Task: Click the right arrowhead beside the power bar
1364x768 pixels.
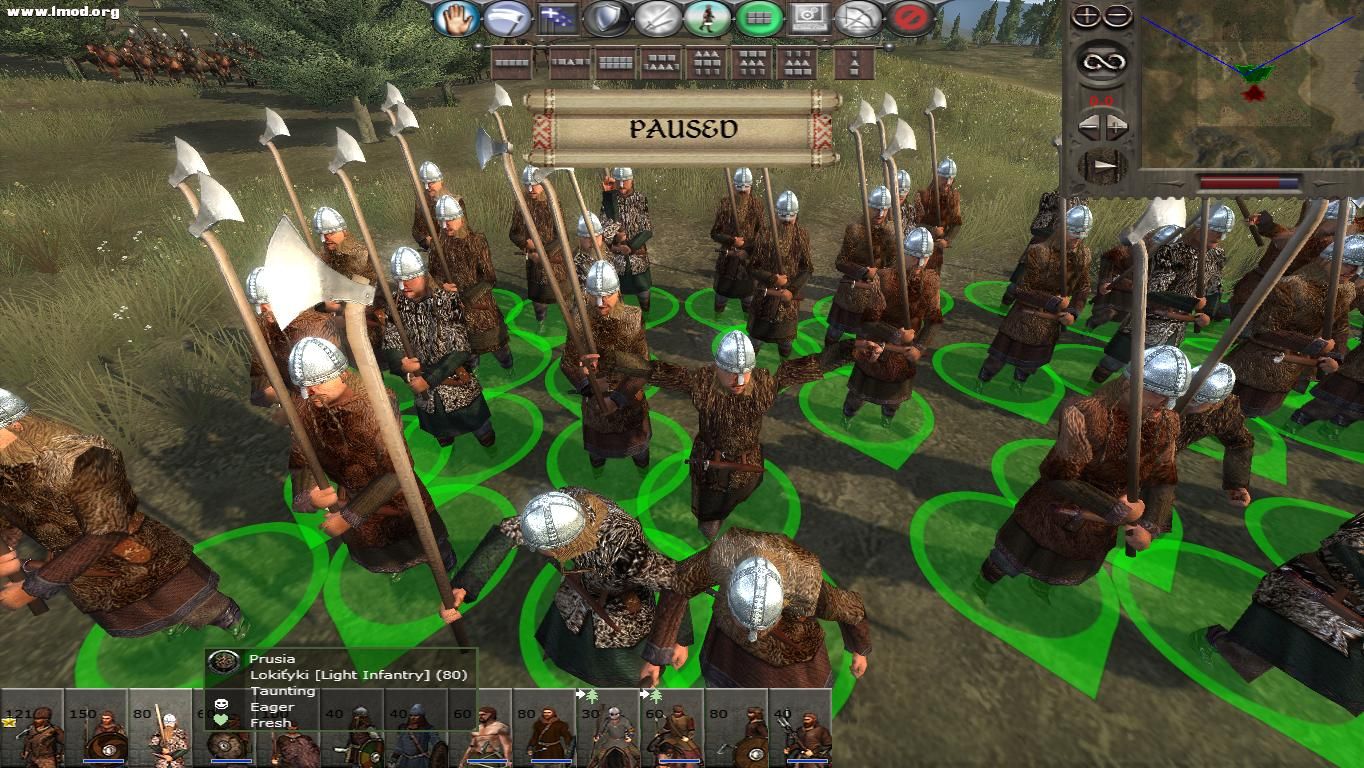Action: click(x=1322, y=183)
